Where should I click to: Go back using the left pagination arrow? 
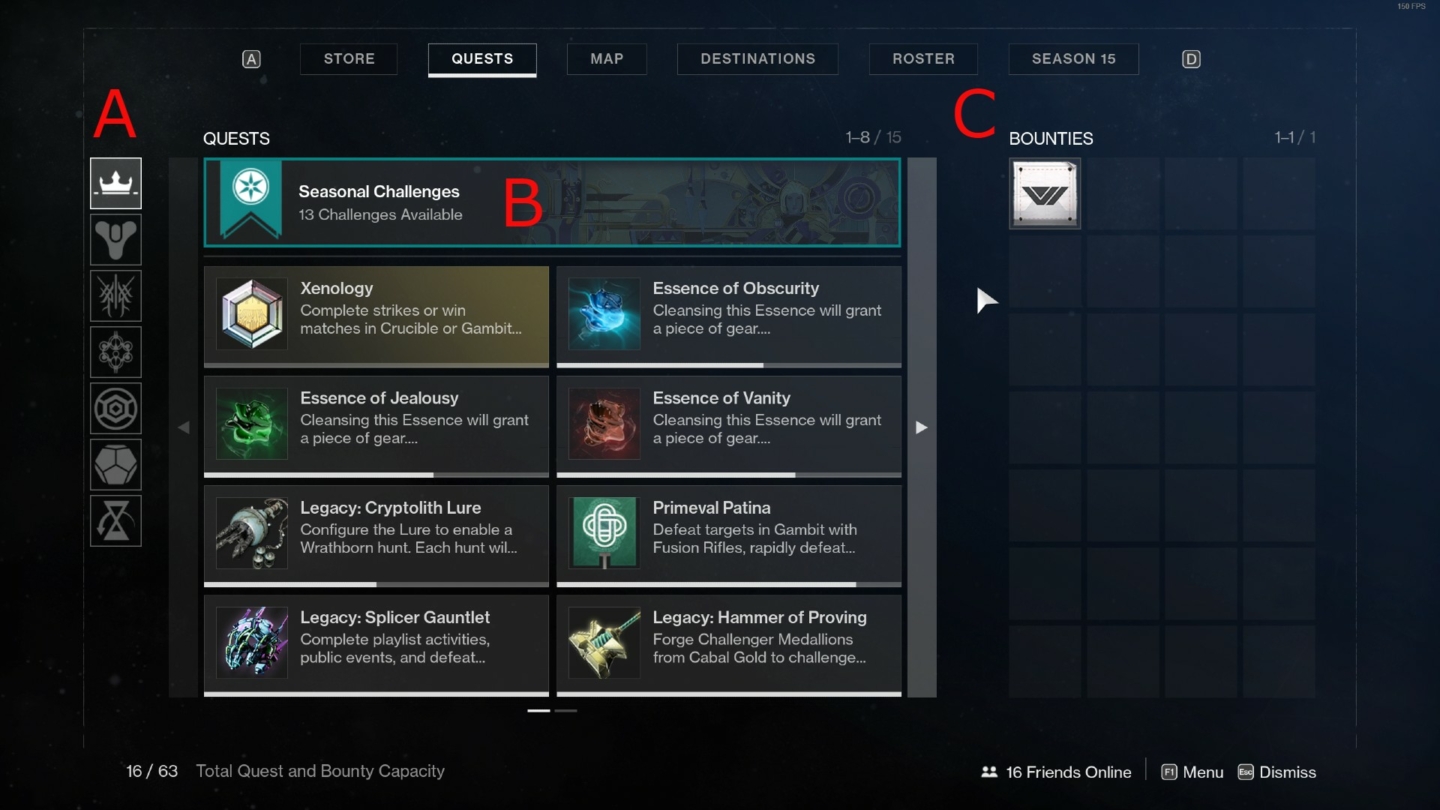tap(184, 427)
